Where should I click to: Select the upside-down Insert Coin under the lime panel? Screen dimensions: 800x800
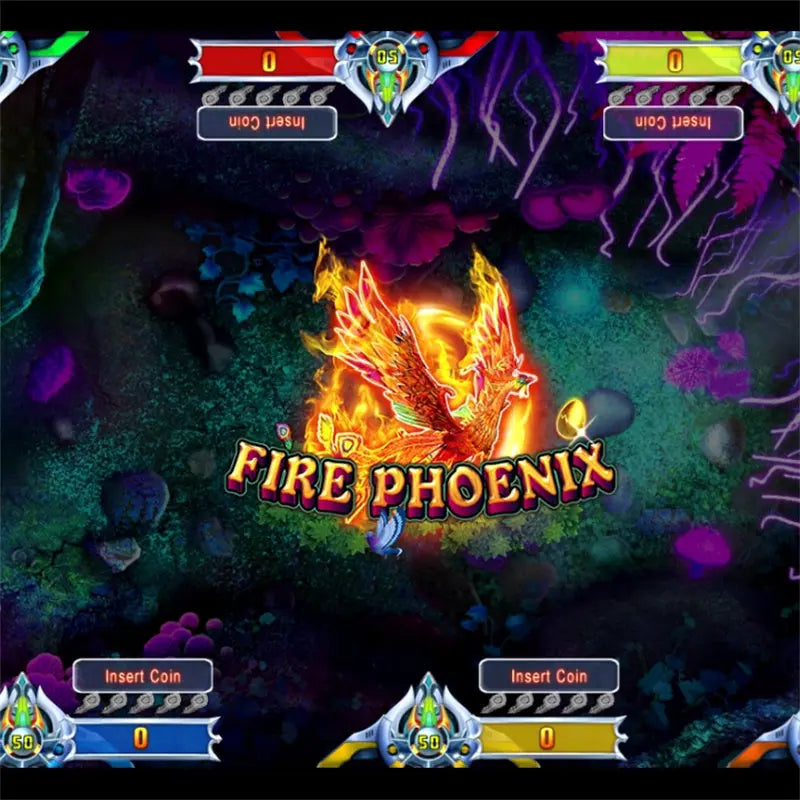click(673, 123)
